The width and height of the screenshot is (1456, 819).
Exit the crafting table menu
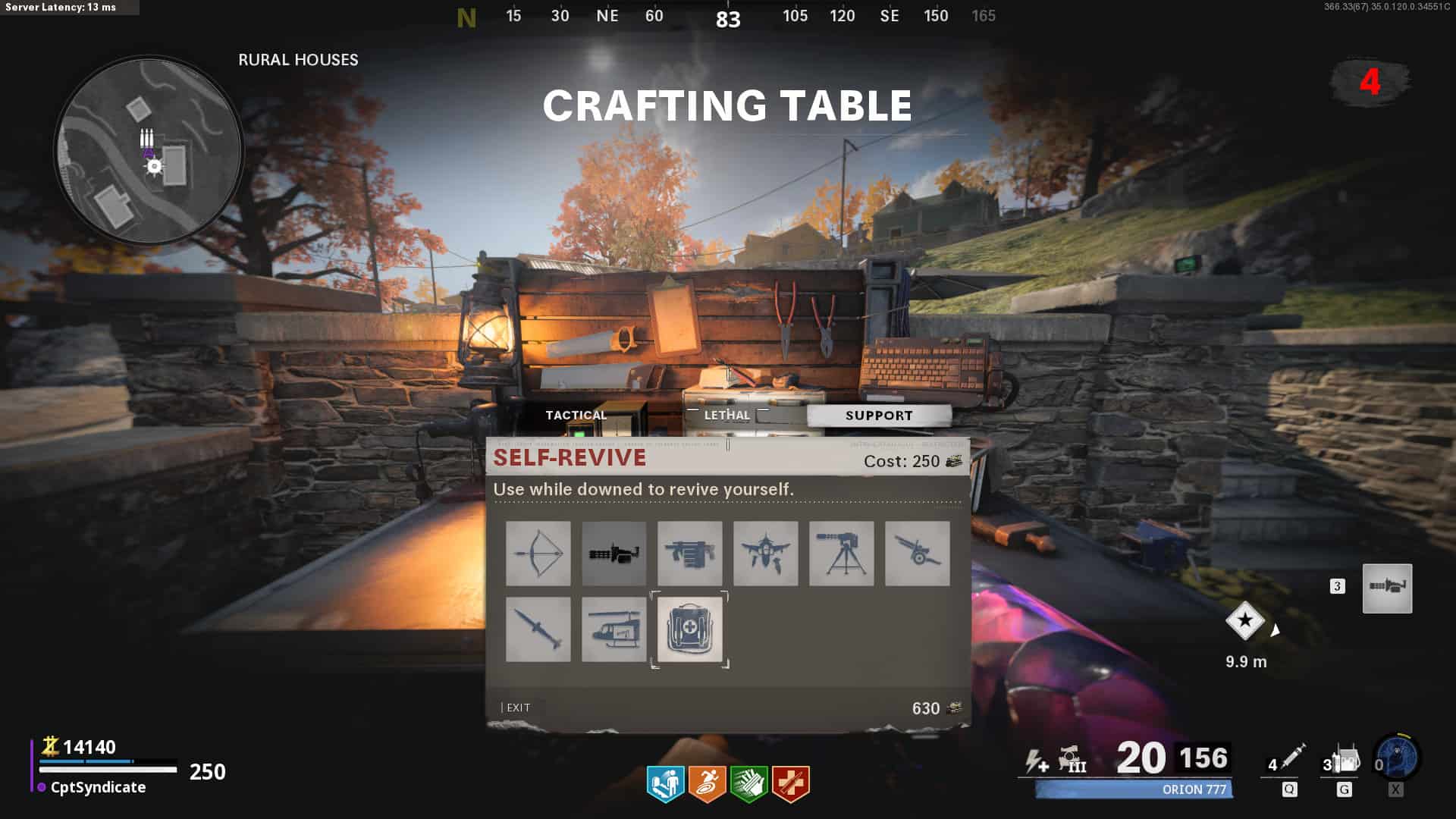point(518,708)
